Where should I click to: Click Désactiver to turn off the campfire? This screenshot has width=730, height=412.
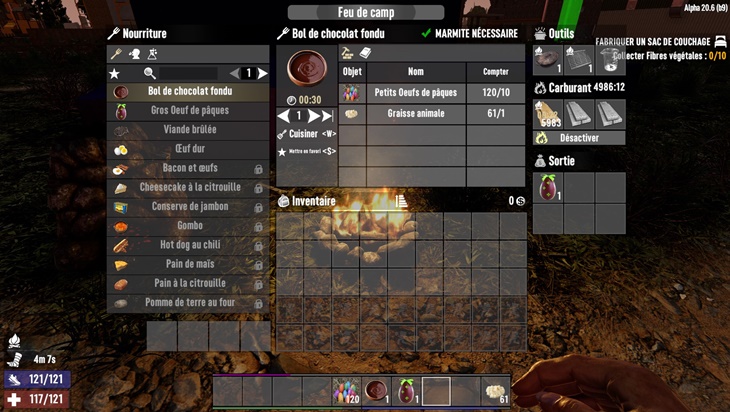coord(579,138)
